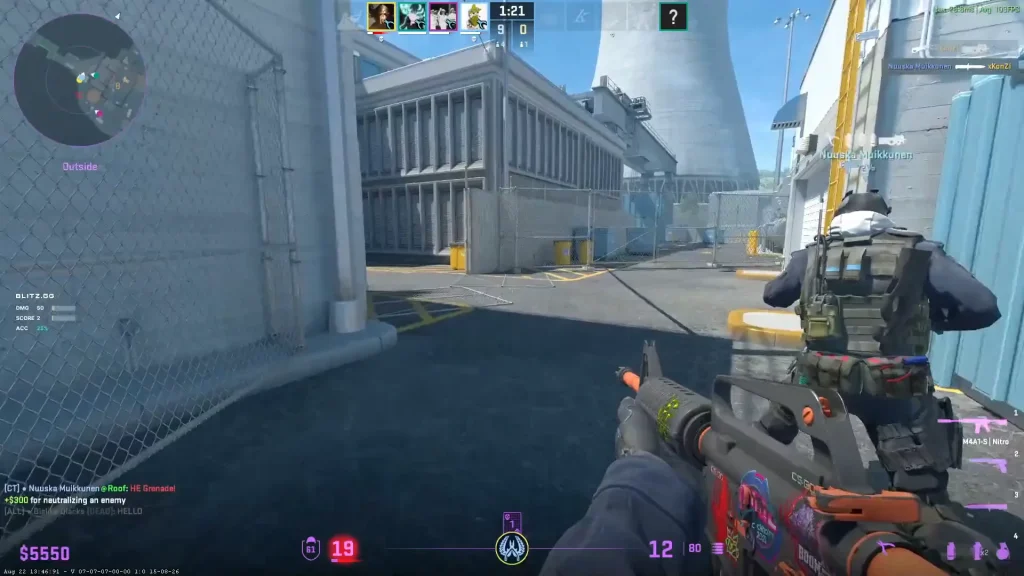Select the yellow-bordered teammate avatar
This screenshot has width=1024, height=576.
coord(380,16)
